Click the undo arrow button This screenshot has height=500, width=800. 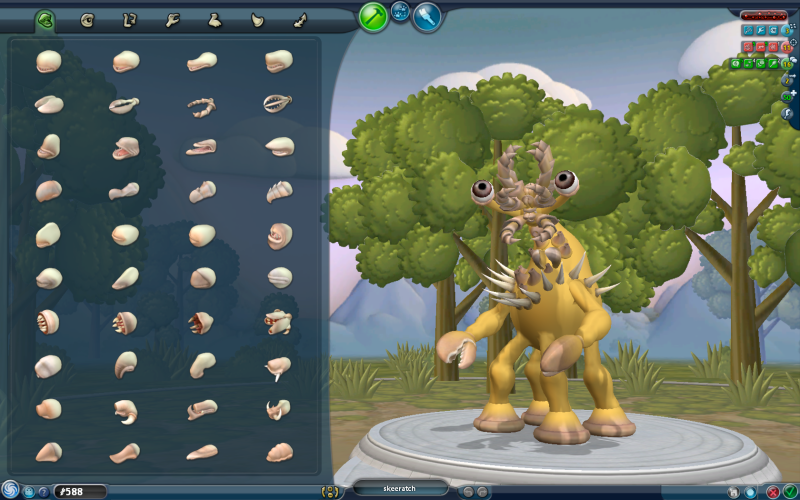click(x=466, y=491)
